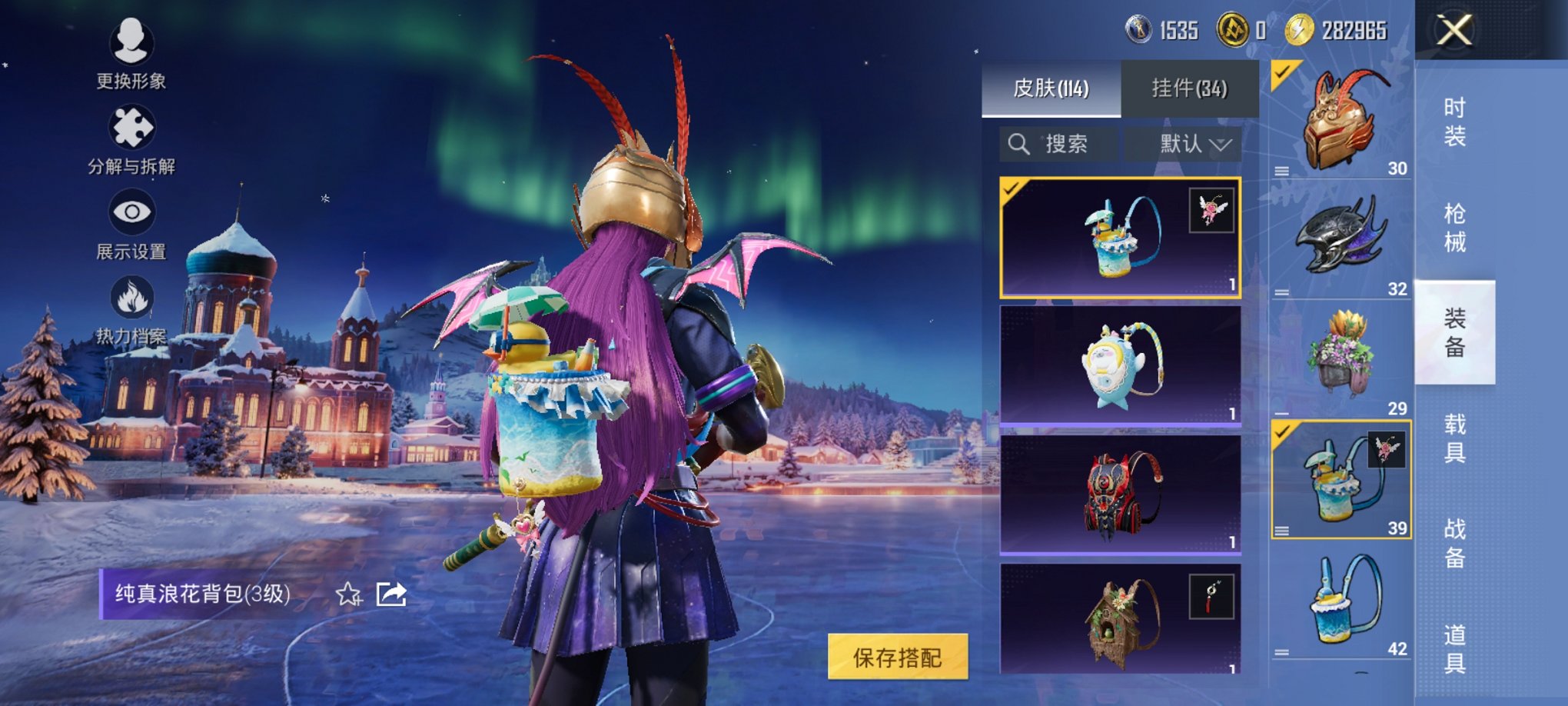Switch to the 皮肤(114) skins tab
The height and width of the screenshot is (706, 1568).
click(x=1051, y=89)
